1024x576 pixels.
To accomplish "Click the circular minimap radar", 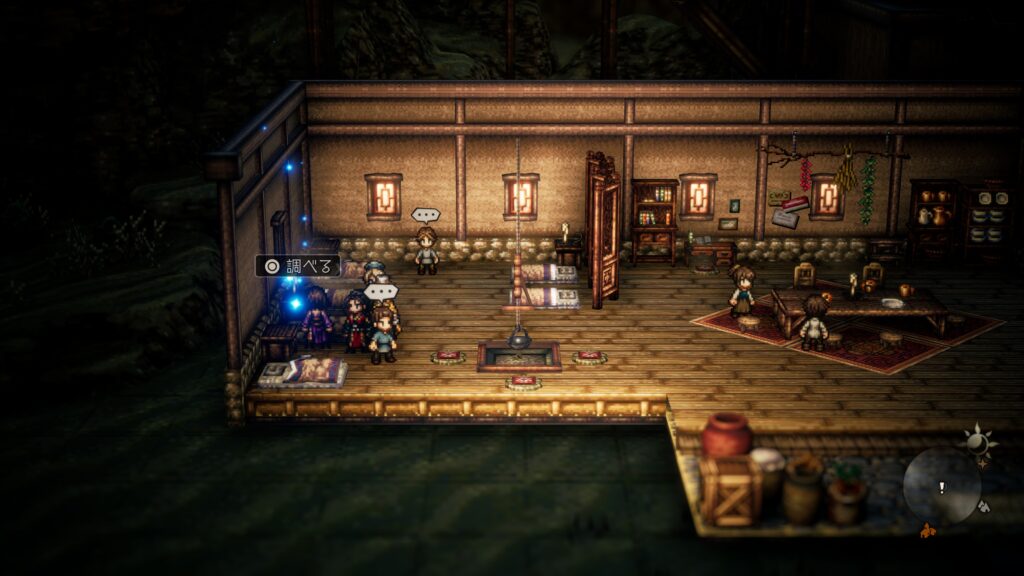I will [x=941, y=485].
